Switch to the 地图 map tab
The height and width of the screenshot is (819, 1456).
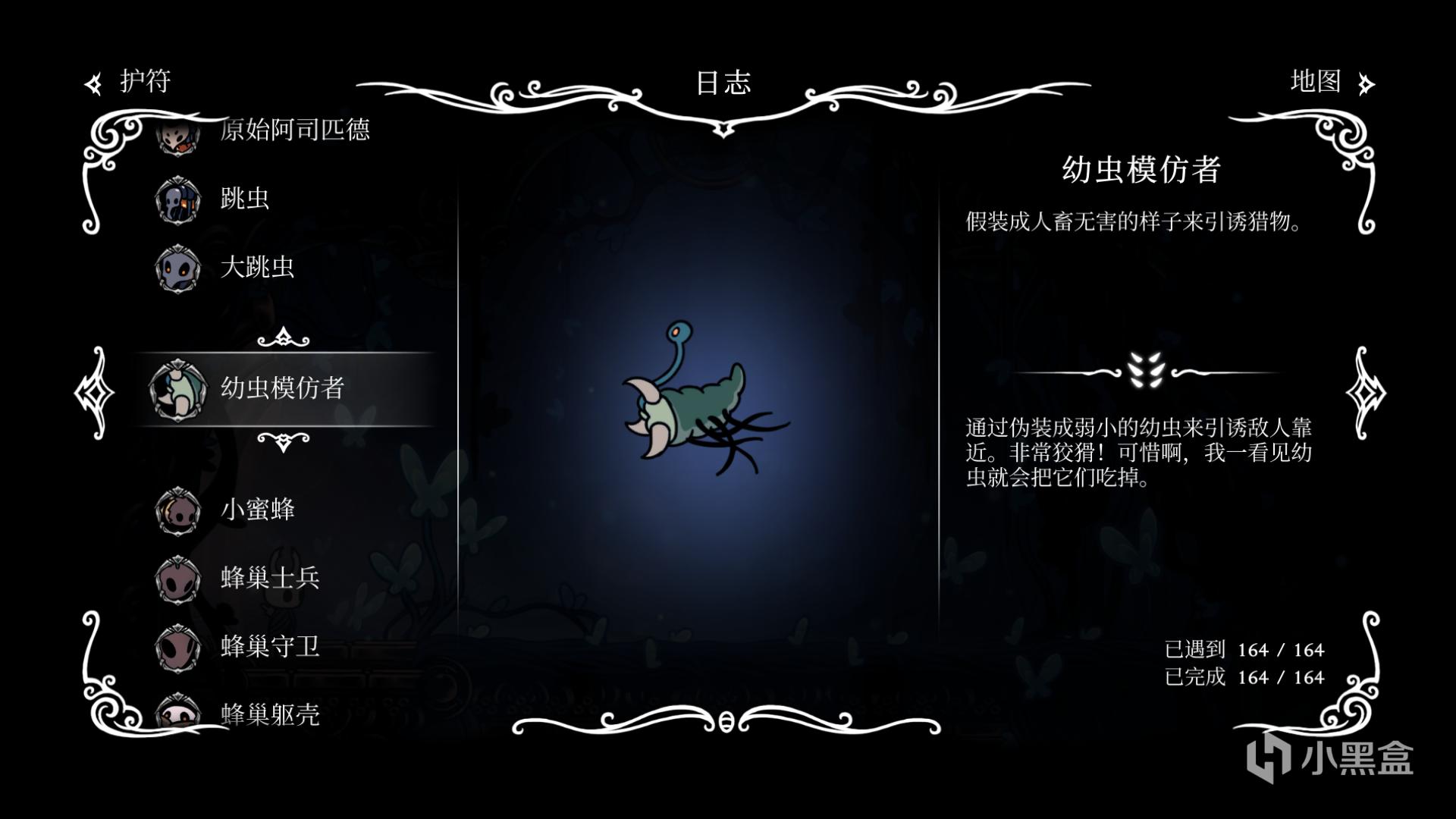[1330, 82]
